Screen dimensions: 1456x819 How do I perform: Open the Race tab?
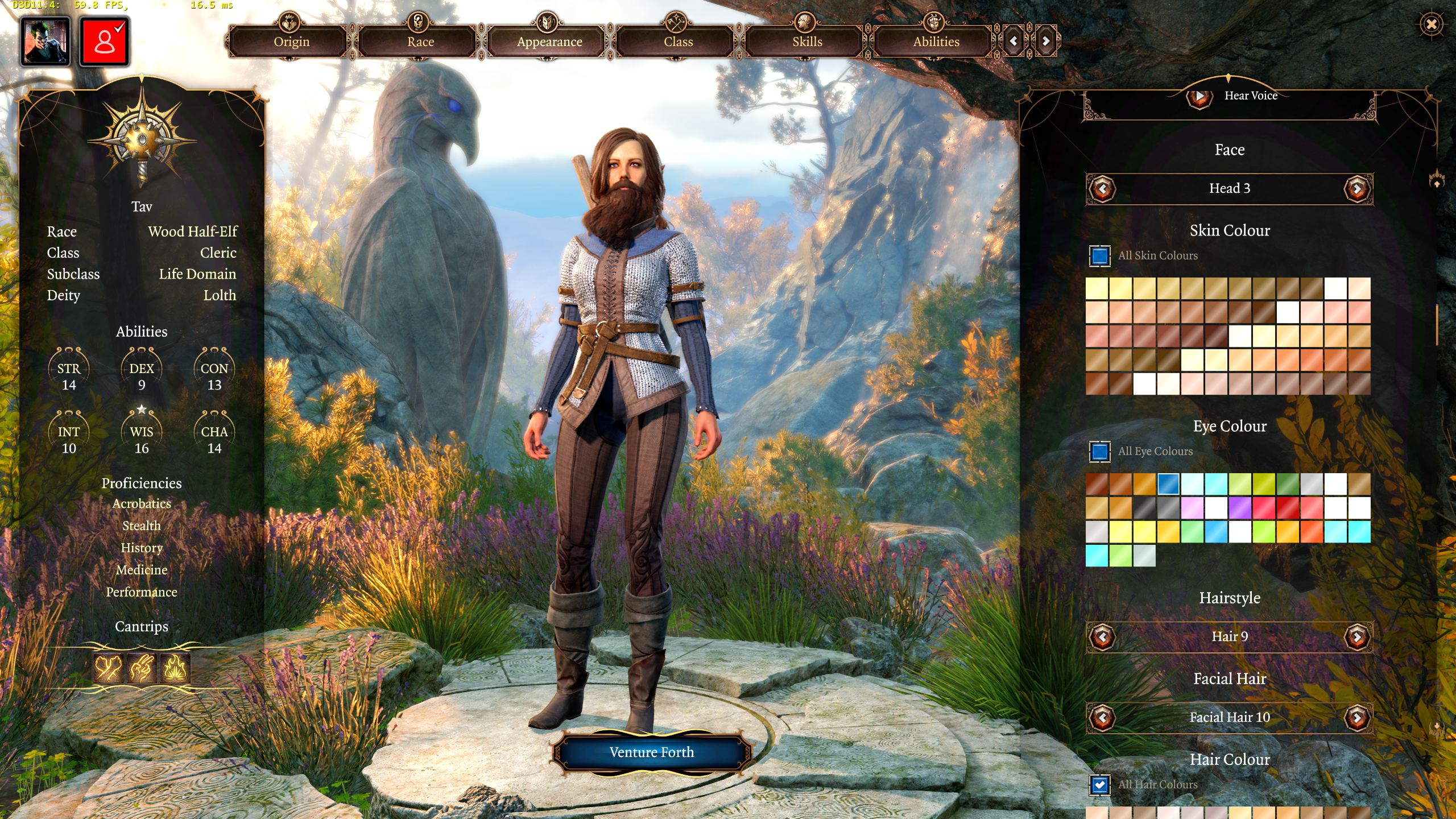[420, 42]
